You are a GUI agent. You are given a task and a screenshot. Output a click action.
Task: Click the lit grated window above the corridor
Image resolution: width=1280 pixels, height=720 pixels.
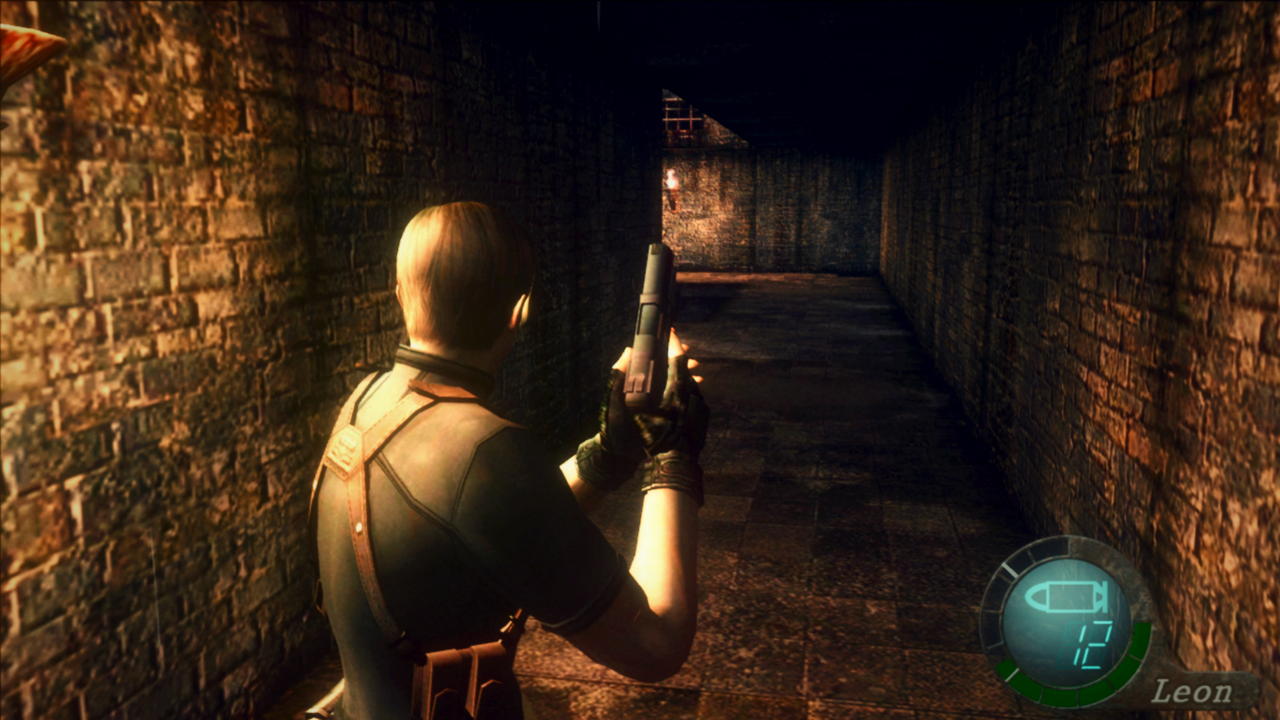[x=682, y=118]
